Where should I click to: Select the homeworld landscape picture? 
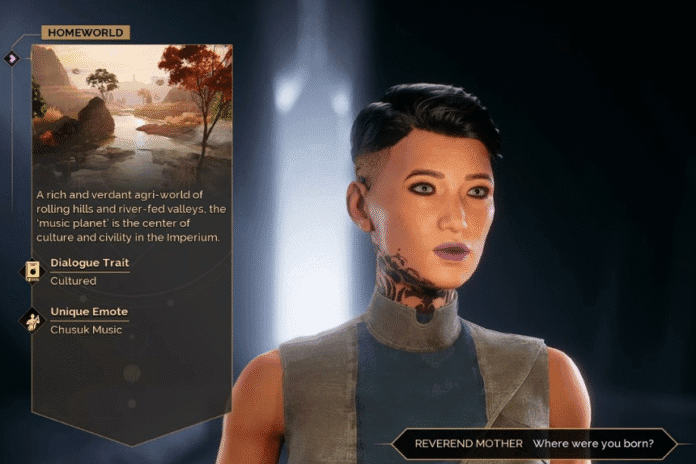[132, 112]
